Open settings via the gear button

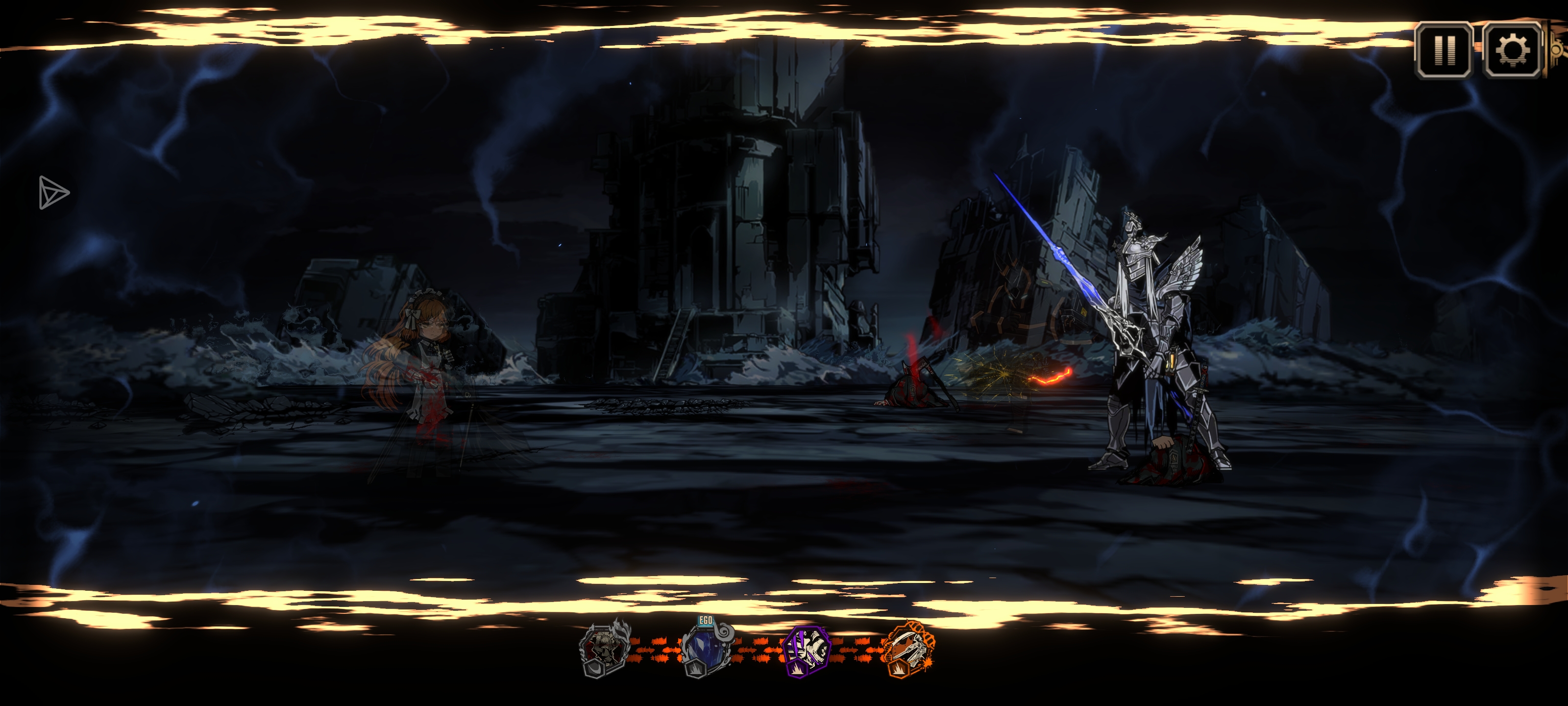pyautogui.click(x=1512, y=50)
